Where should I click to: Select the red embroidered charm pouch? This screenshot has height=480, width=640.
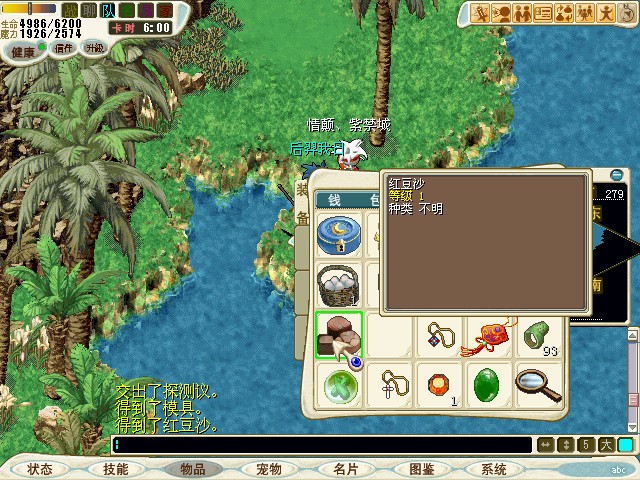[489, 335]
